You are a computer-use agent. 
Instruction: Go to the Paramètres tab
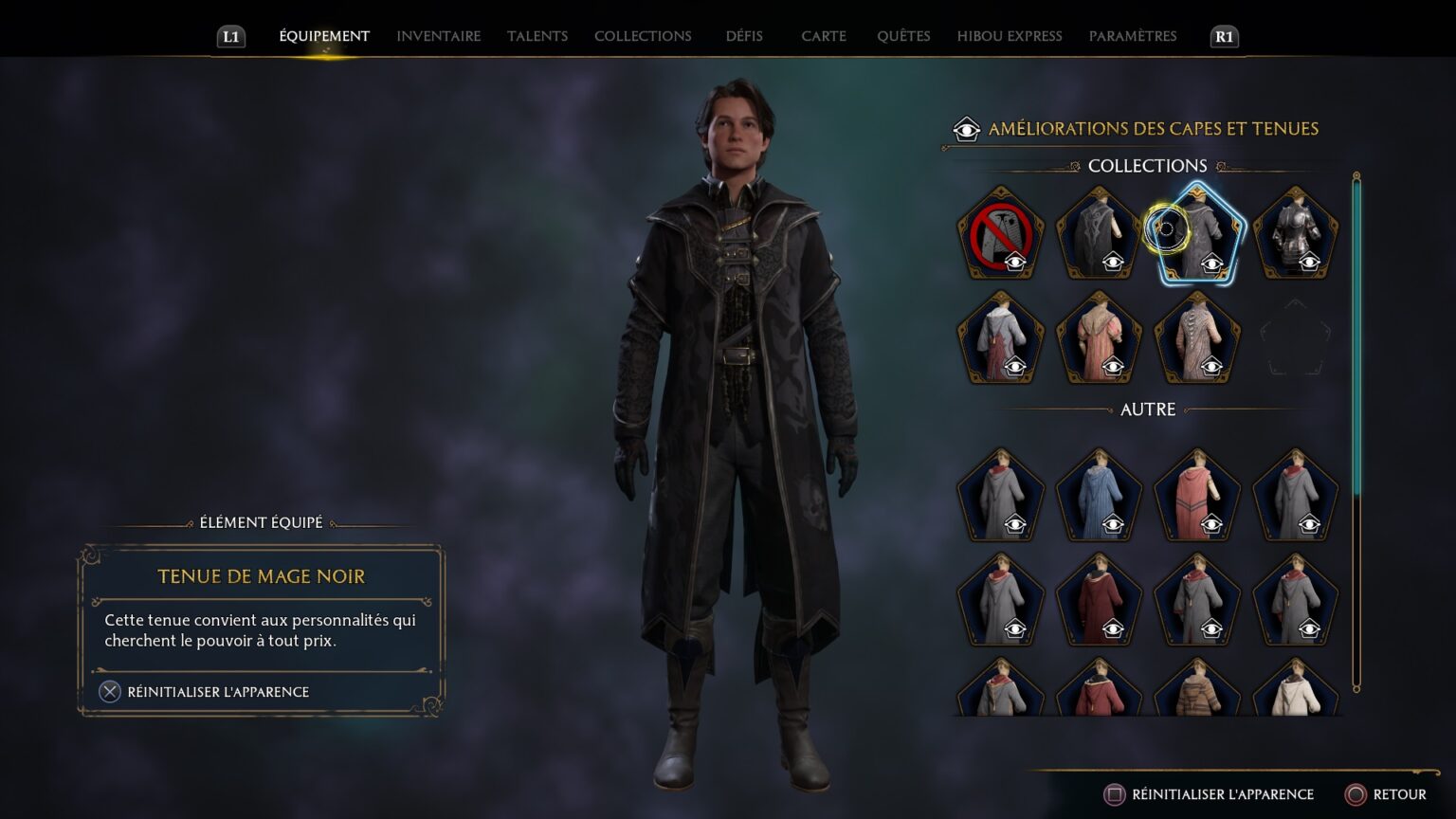(x=1132, y=36)
